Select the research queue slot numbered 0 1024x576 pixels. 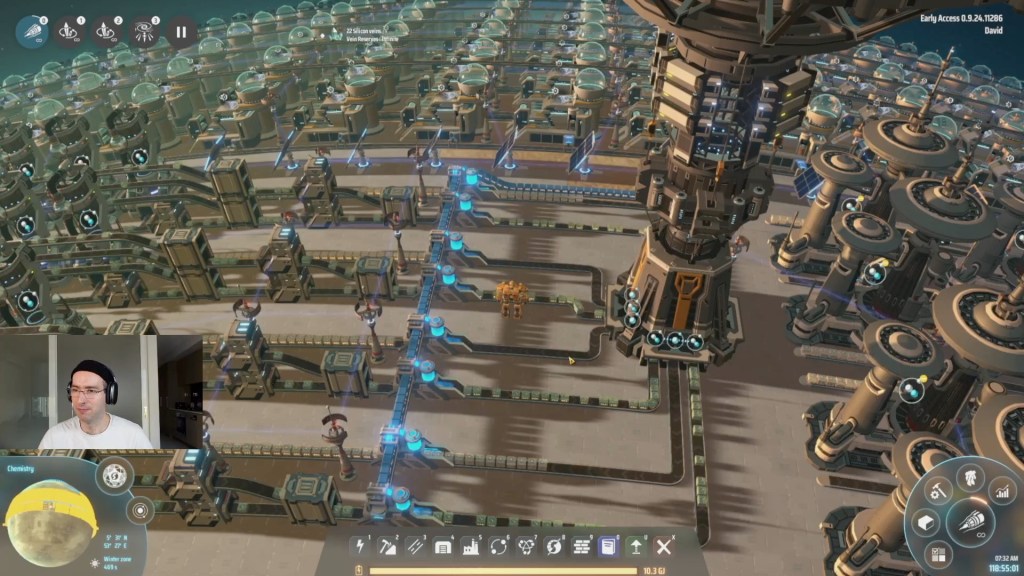(31, 32)
